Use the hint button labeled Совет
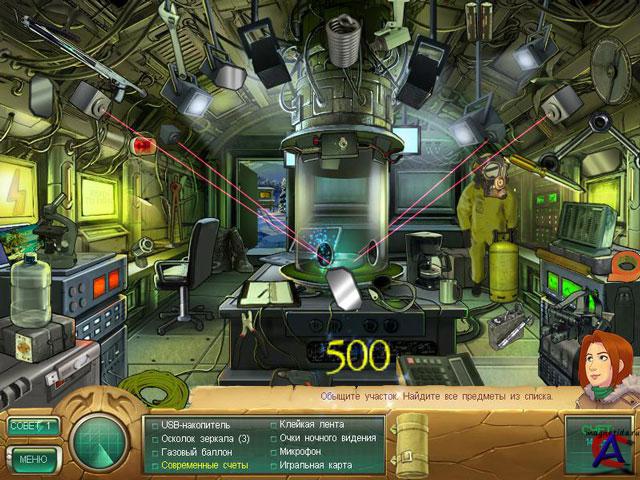This screenshot has height=480, width=640. [x=32, y=426]
